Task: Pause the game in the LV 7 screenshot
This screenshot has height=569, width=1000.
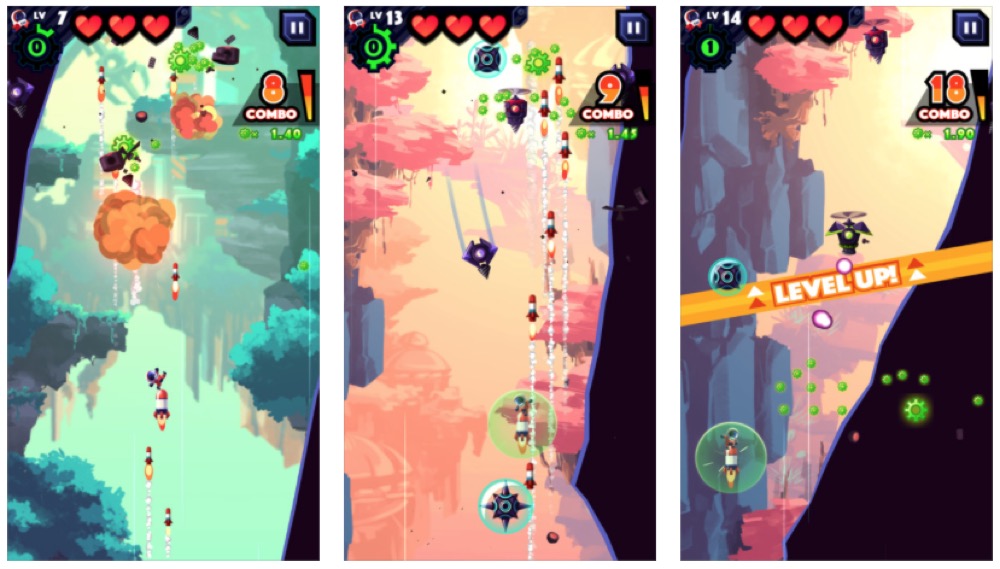Action: 296,27
